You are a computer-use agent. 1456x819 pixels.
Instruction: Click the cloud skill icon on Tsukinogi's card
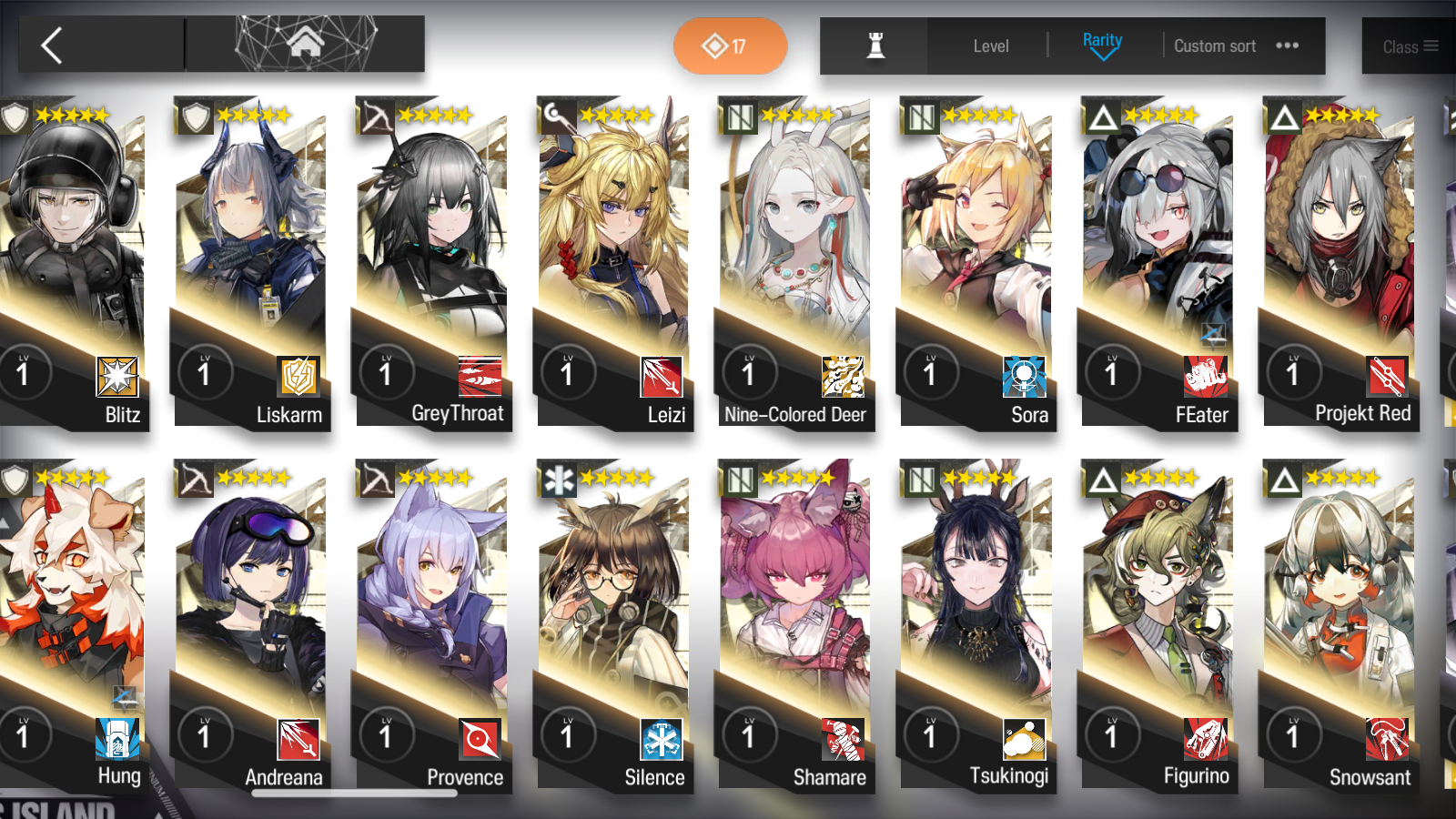pyautogui.click(x=1026, y=741)
